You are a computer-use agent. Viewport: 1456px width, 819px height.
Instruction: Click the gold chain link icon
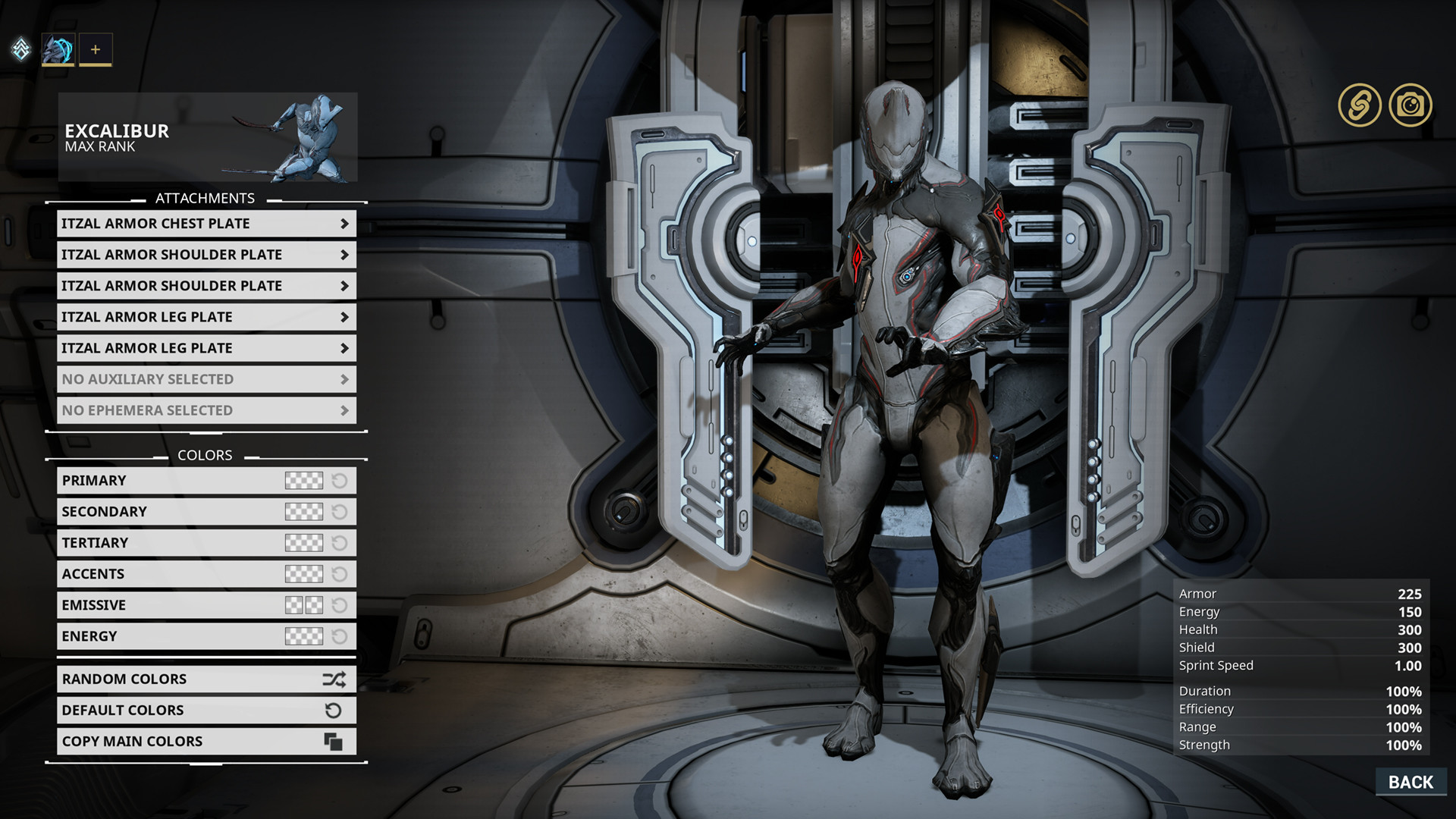(x=1360, y=105)
